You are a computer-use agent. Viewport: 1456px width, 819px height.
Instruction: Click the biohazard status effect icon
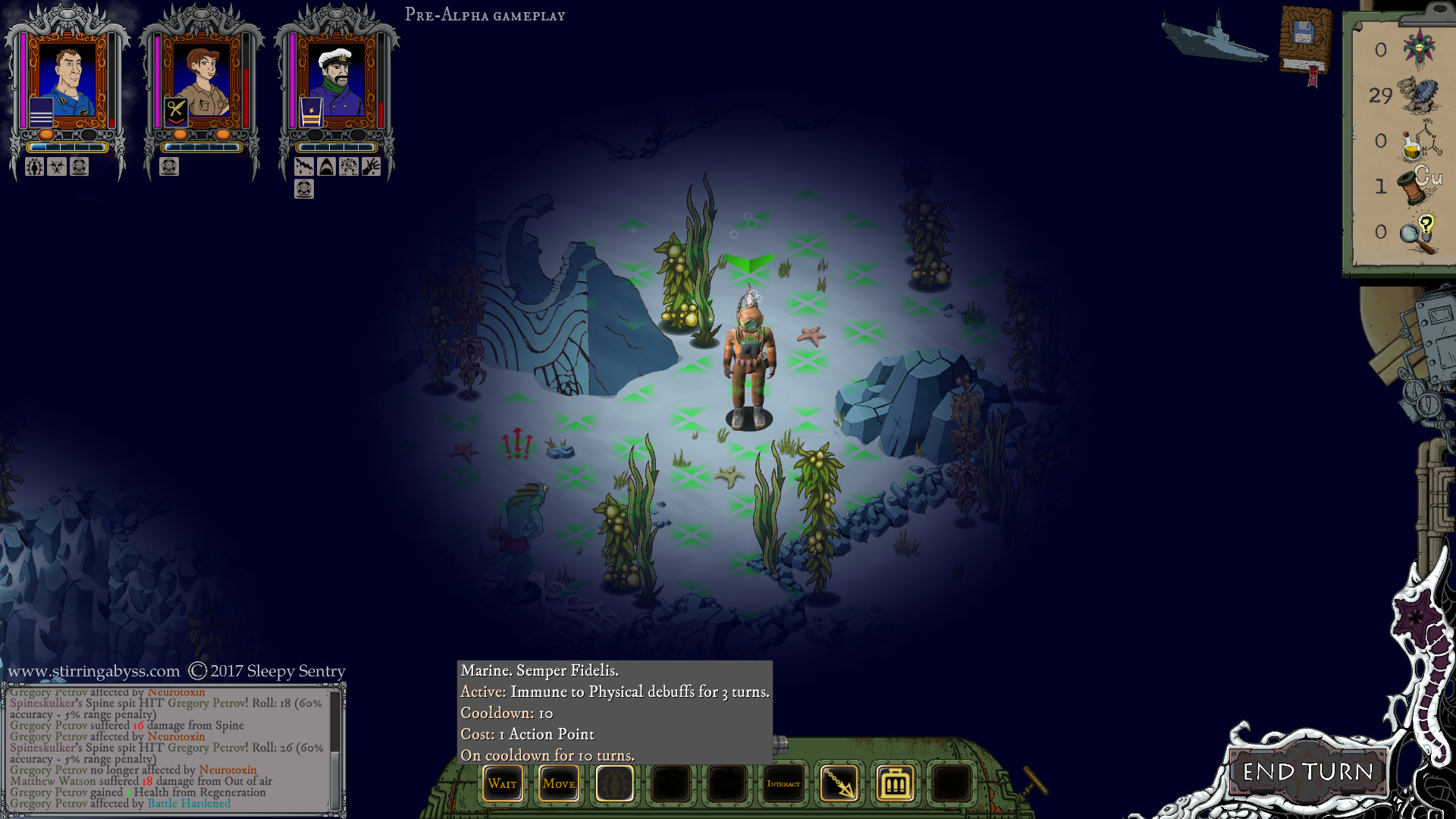[57, 167]
